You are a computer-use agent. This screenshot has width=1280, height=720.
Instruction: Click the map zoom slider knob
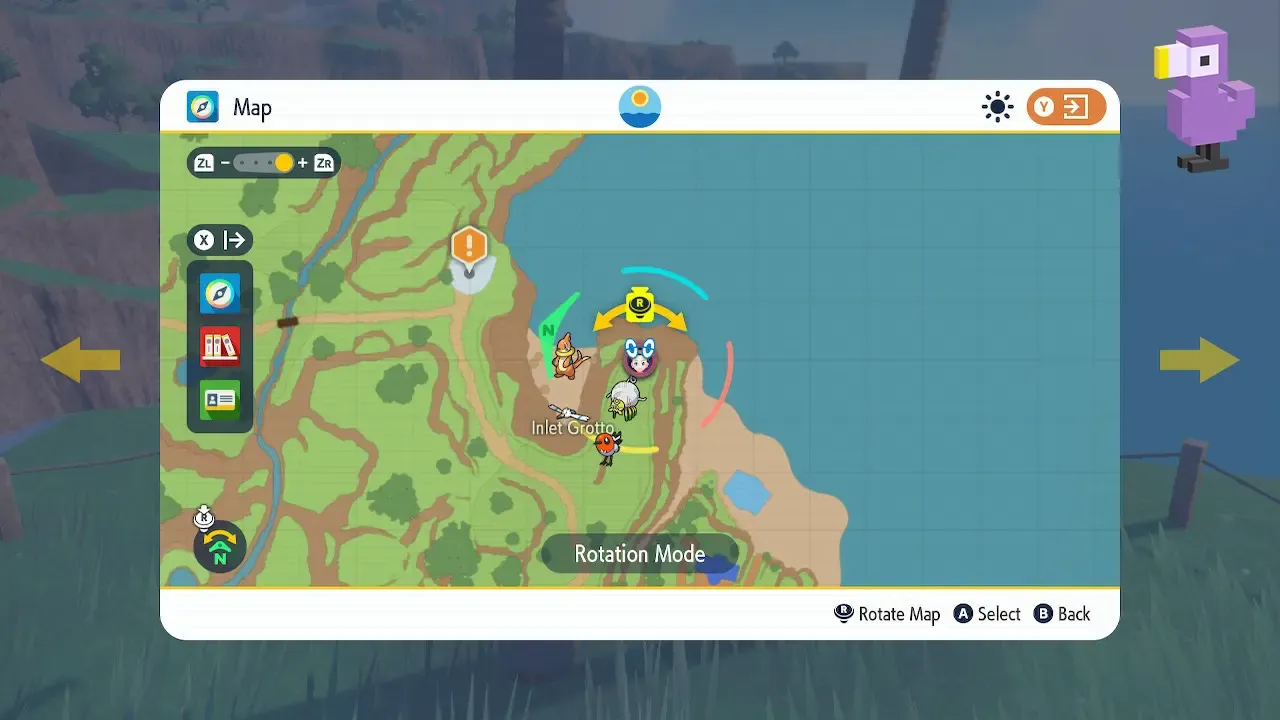(284, 163)
